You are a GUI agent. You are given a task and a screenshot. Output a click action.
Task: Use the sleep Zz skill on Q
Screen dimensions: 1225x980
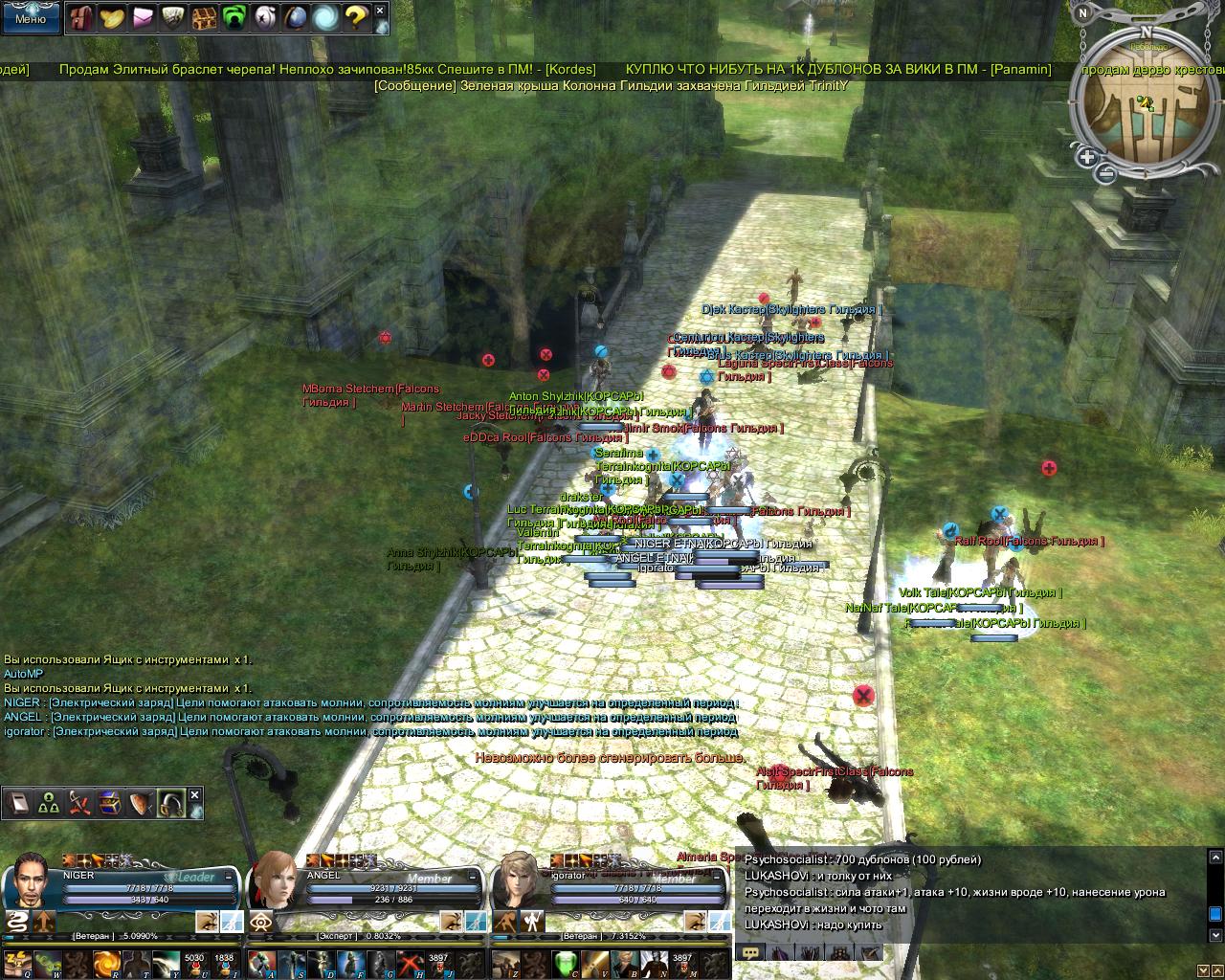click(18, 962)
